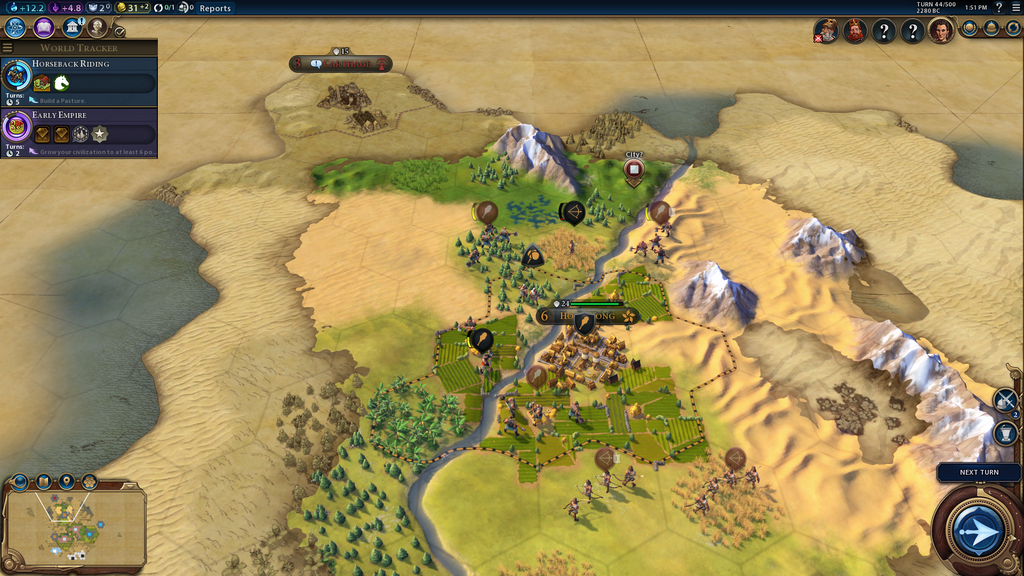Click the crossed swords notification
1024x576 pixels.
point(1004,400)
